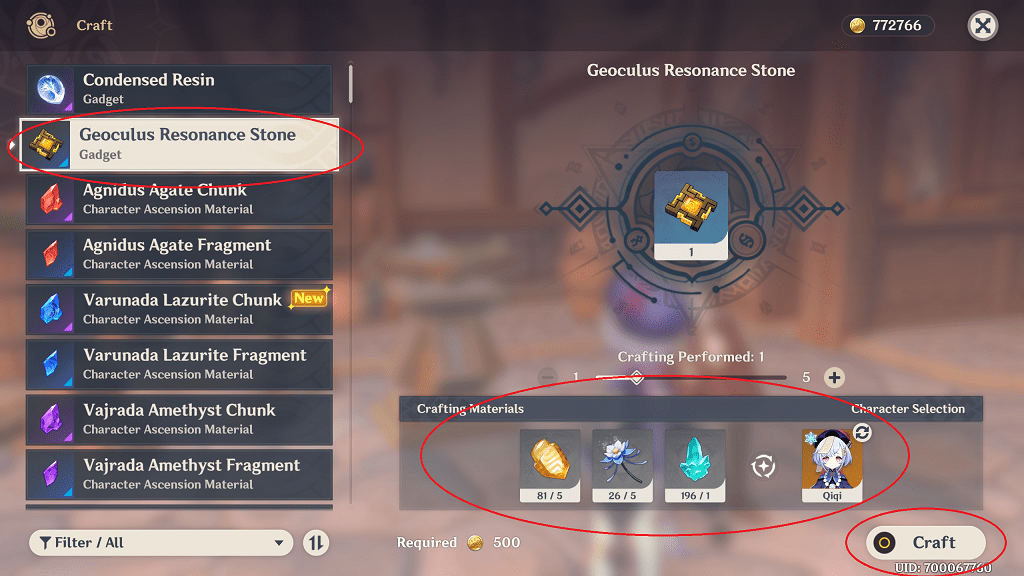Screen dimensions: 1024x576
Task: Select Agnidus Agate Chunk recipe
Action: [x=180, y=199]
